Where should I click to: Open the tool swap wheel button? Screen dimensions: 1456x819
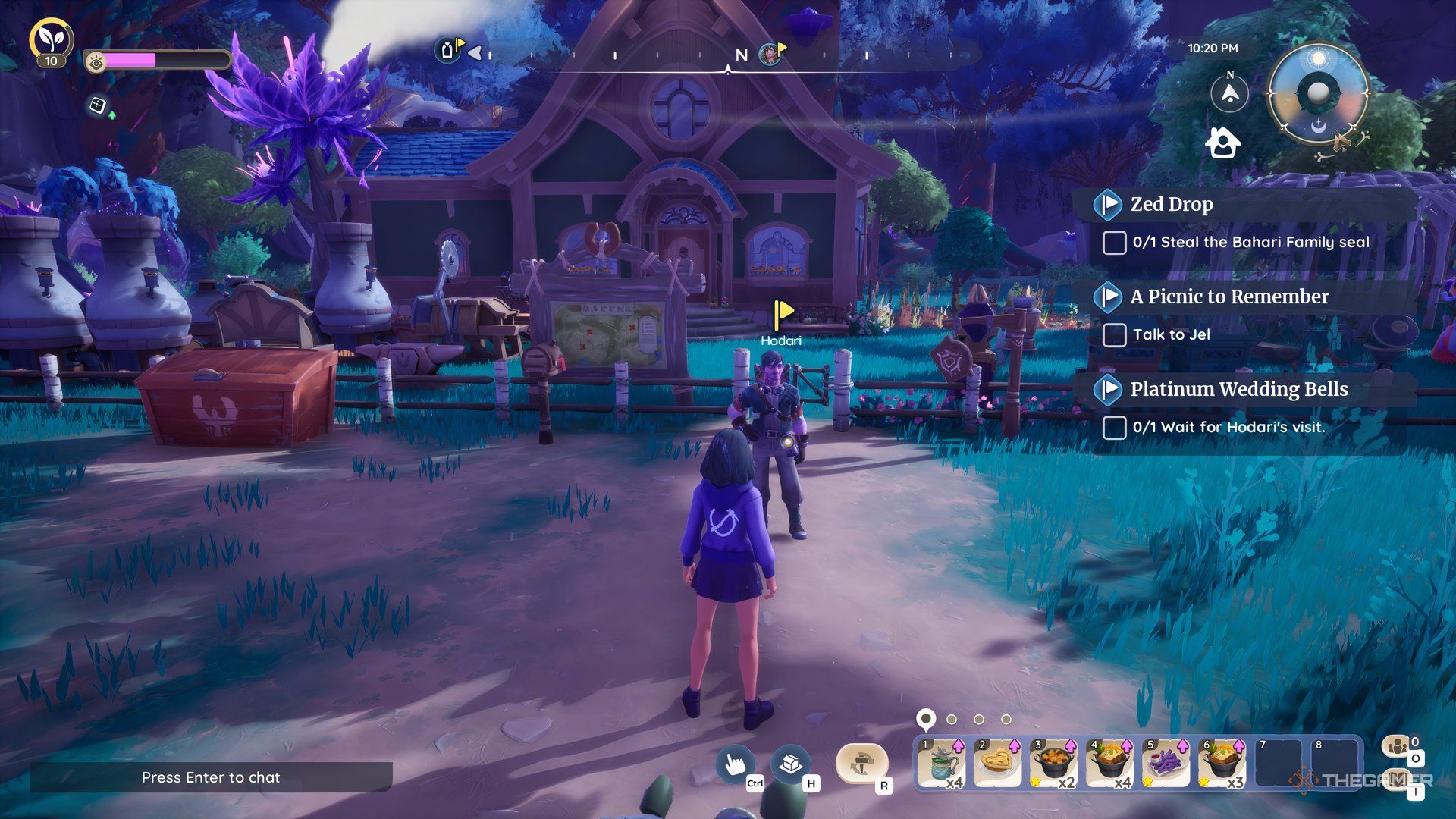coord(861,764)
